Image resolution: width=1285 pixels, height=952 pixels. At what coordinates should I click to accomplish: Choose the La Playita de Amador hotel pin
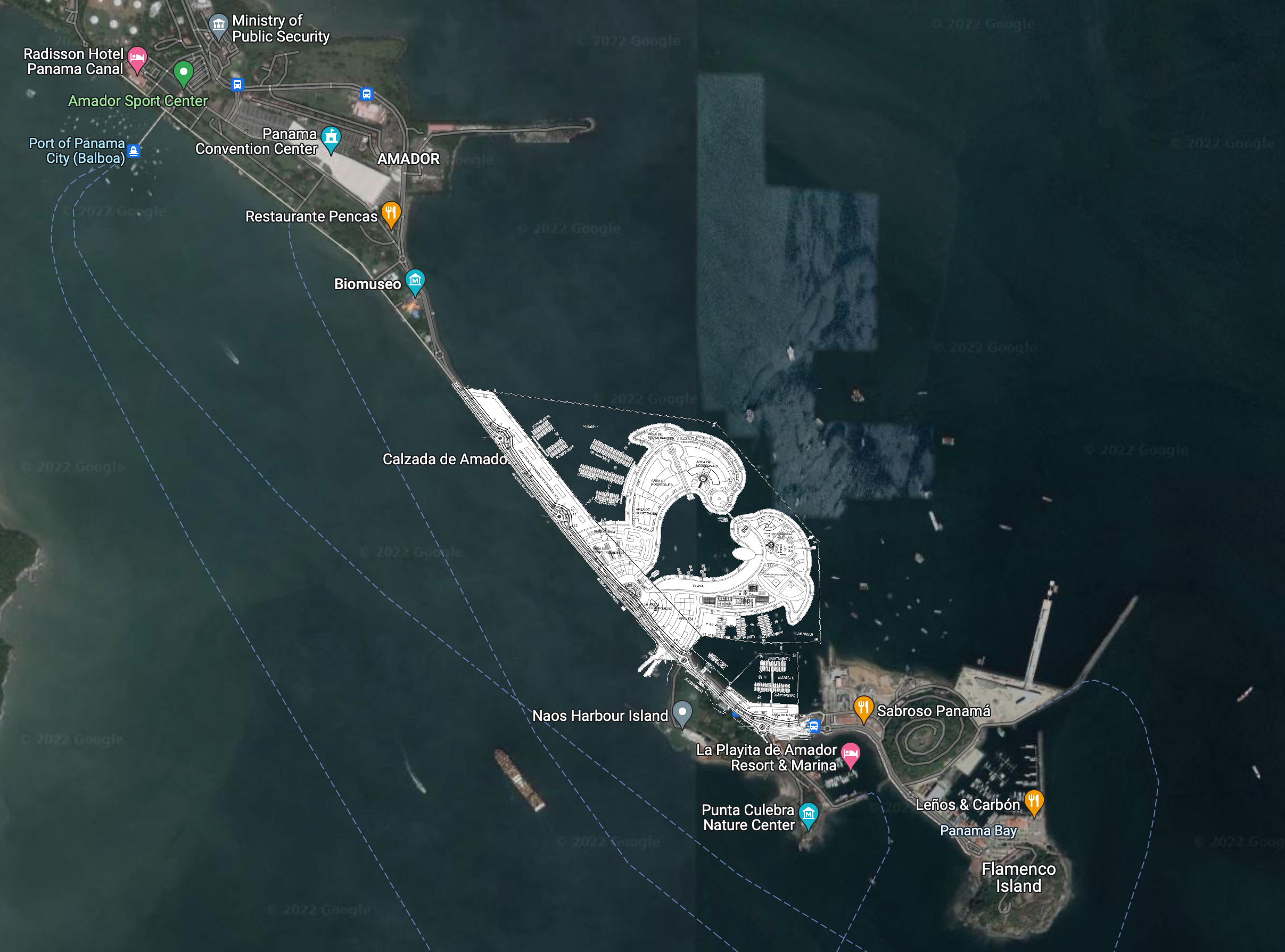[x=851, y=754]
